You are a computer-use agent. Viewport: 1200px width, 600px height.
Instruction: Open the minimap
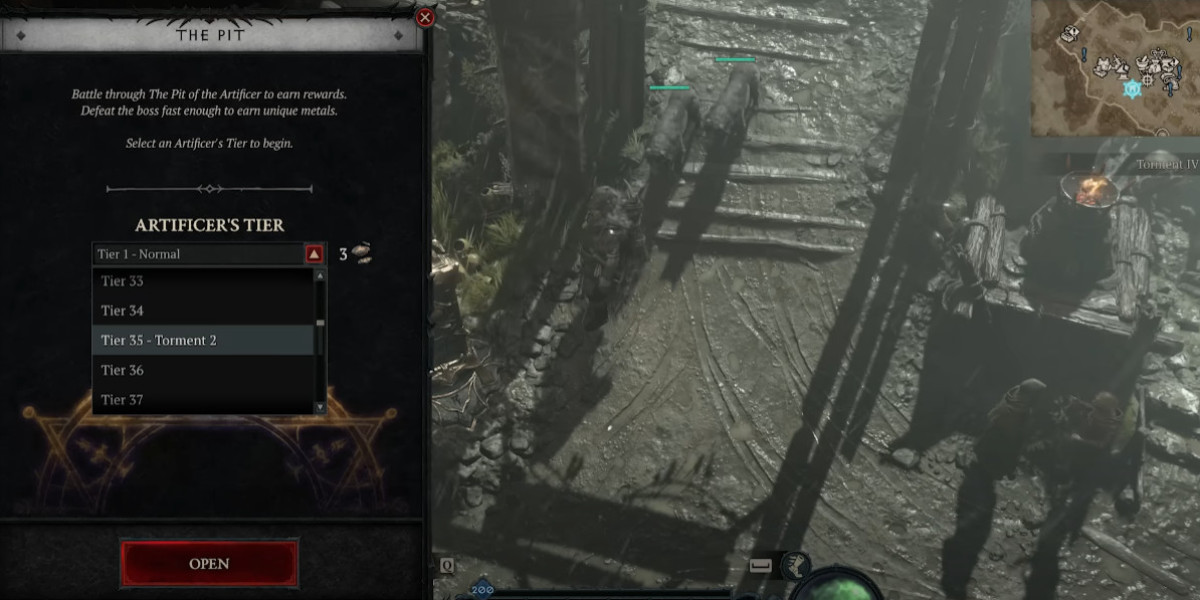[x=1115, y=68]
